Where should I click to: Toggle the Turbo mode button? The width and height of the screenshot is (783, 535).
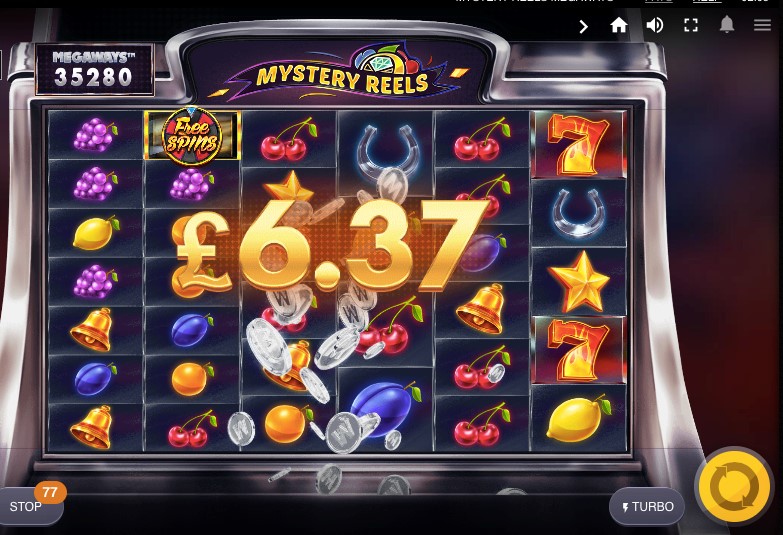point(647,507)
